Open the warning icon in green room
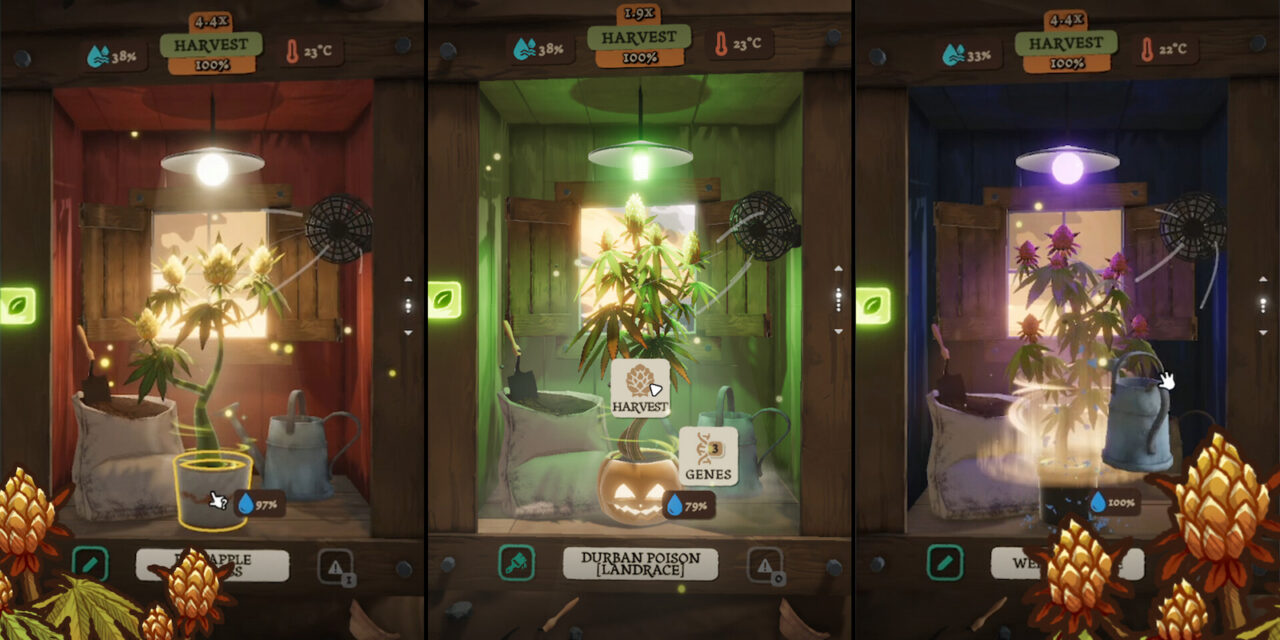The height and width of the screenshot is (640, 1280). (764, 566)
